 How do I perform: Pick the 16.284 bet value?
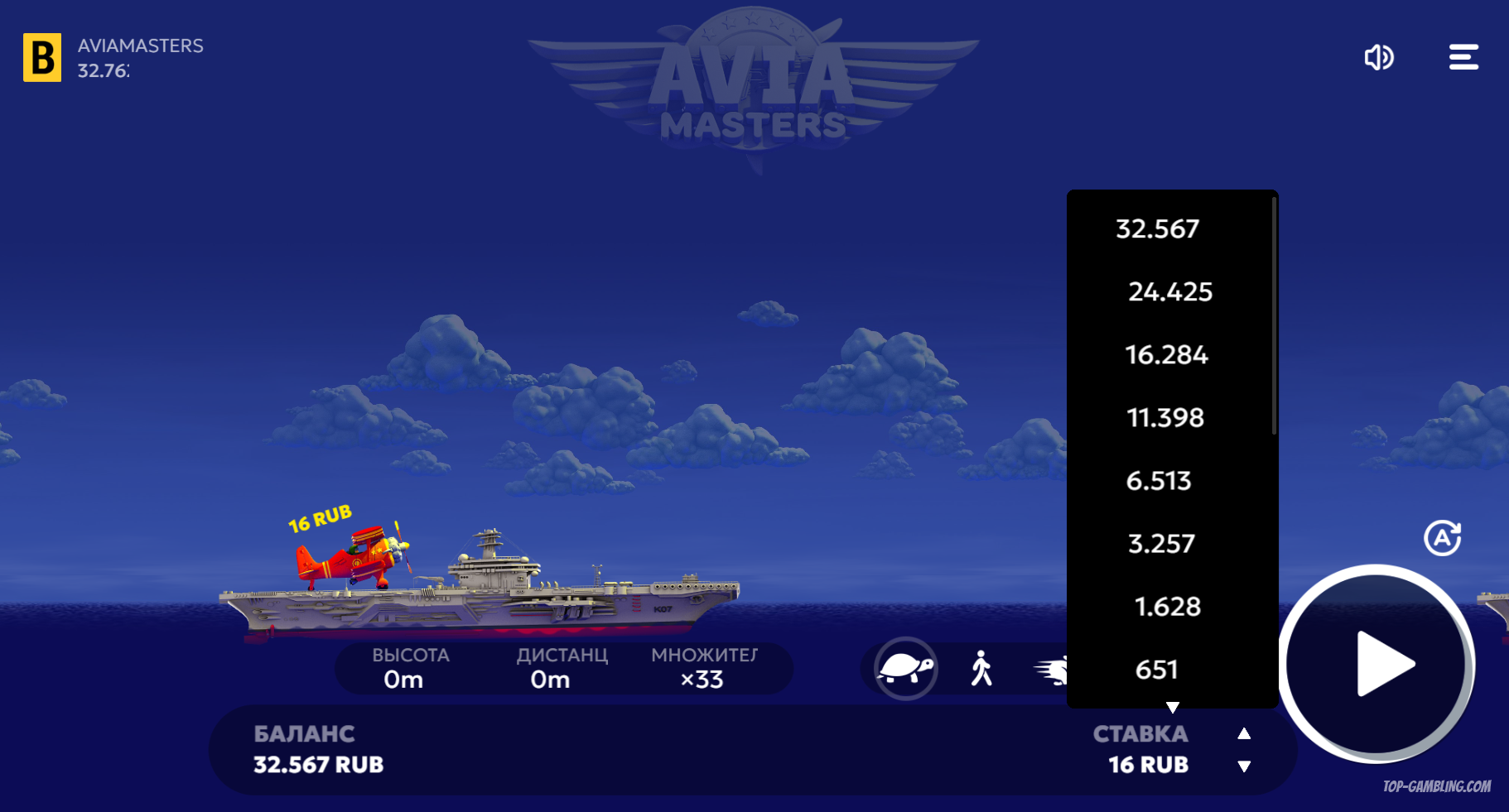1166,354
